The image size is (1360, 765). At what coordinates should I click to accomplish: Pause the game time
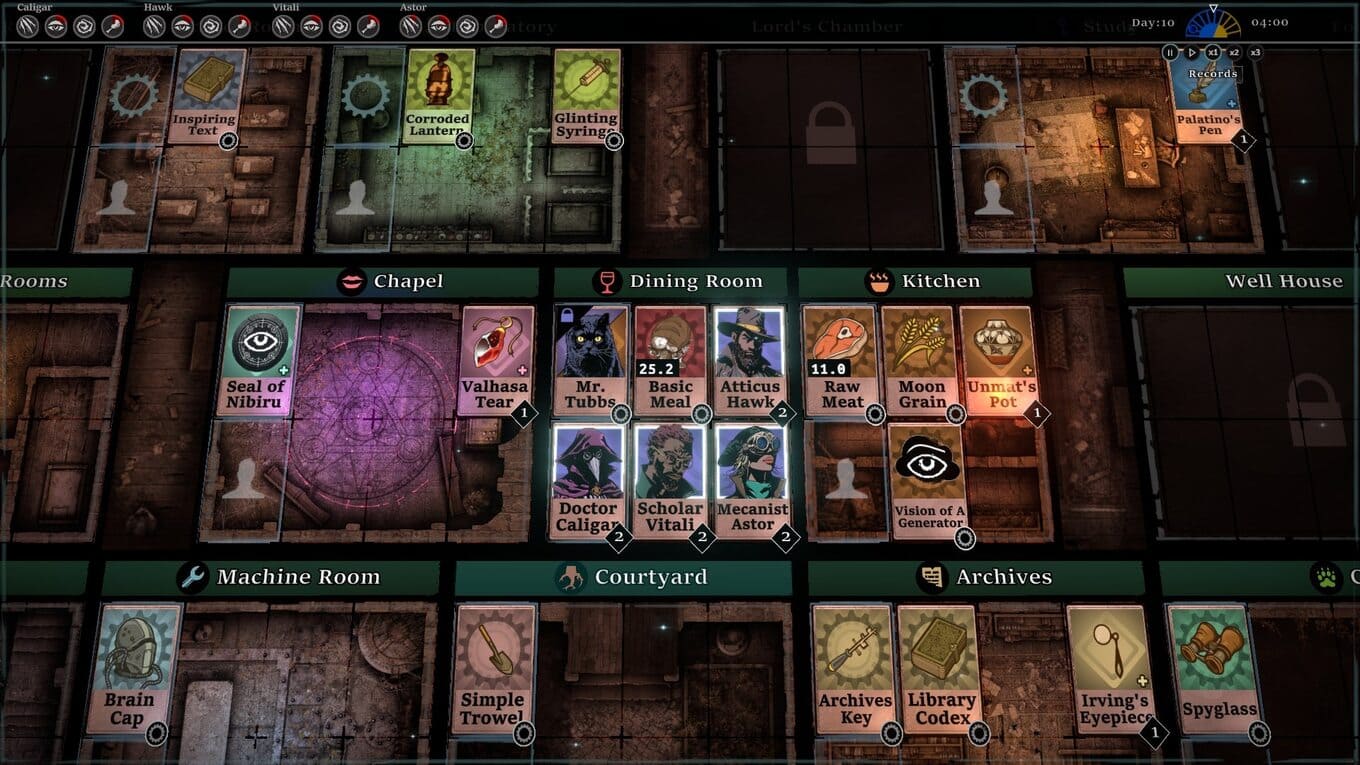pyautogui.click(x=1170, y=52)
